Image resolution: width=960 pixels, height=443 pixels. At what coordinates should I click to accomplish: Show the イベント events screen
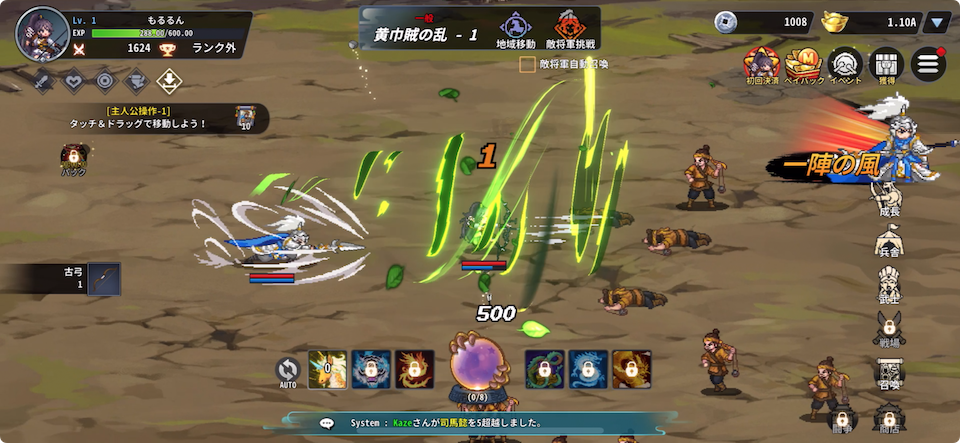846,65
